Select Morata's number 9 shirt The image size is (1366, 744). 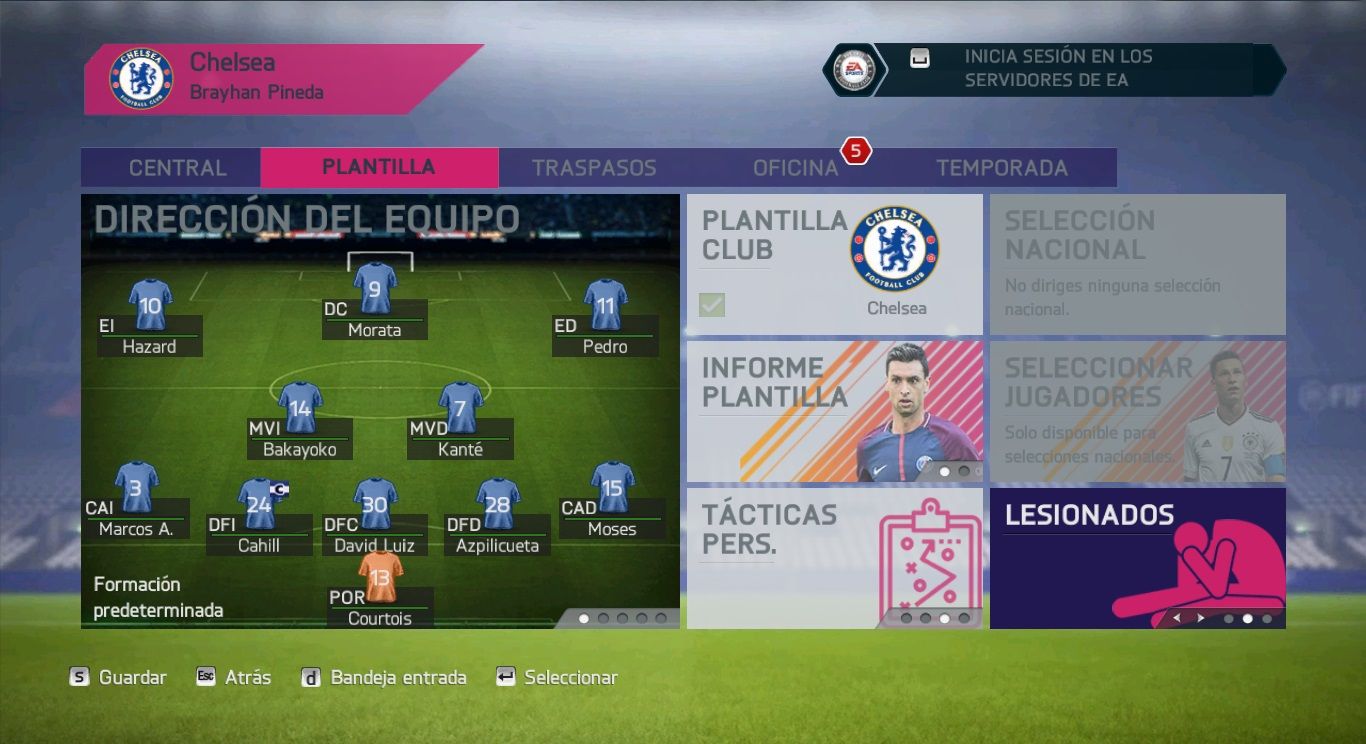coord(375,288)
